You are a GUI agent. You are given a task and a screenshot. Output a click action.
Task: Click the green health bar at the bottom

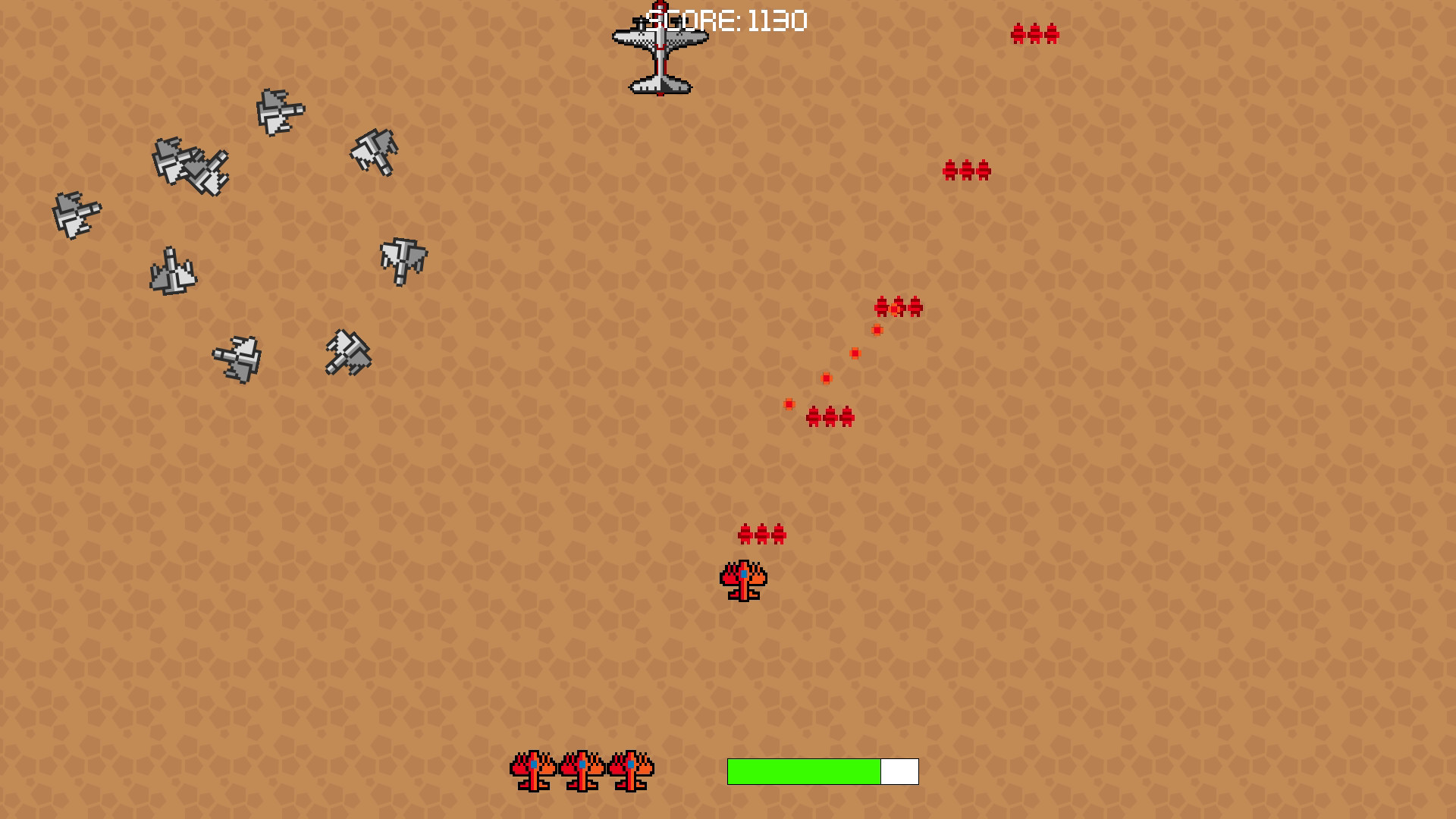(x=804, y=770)
